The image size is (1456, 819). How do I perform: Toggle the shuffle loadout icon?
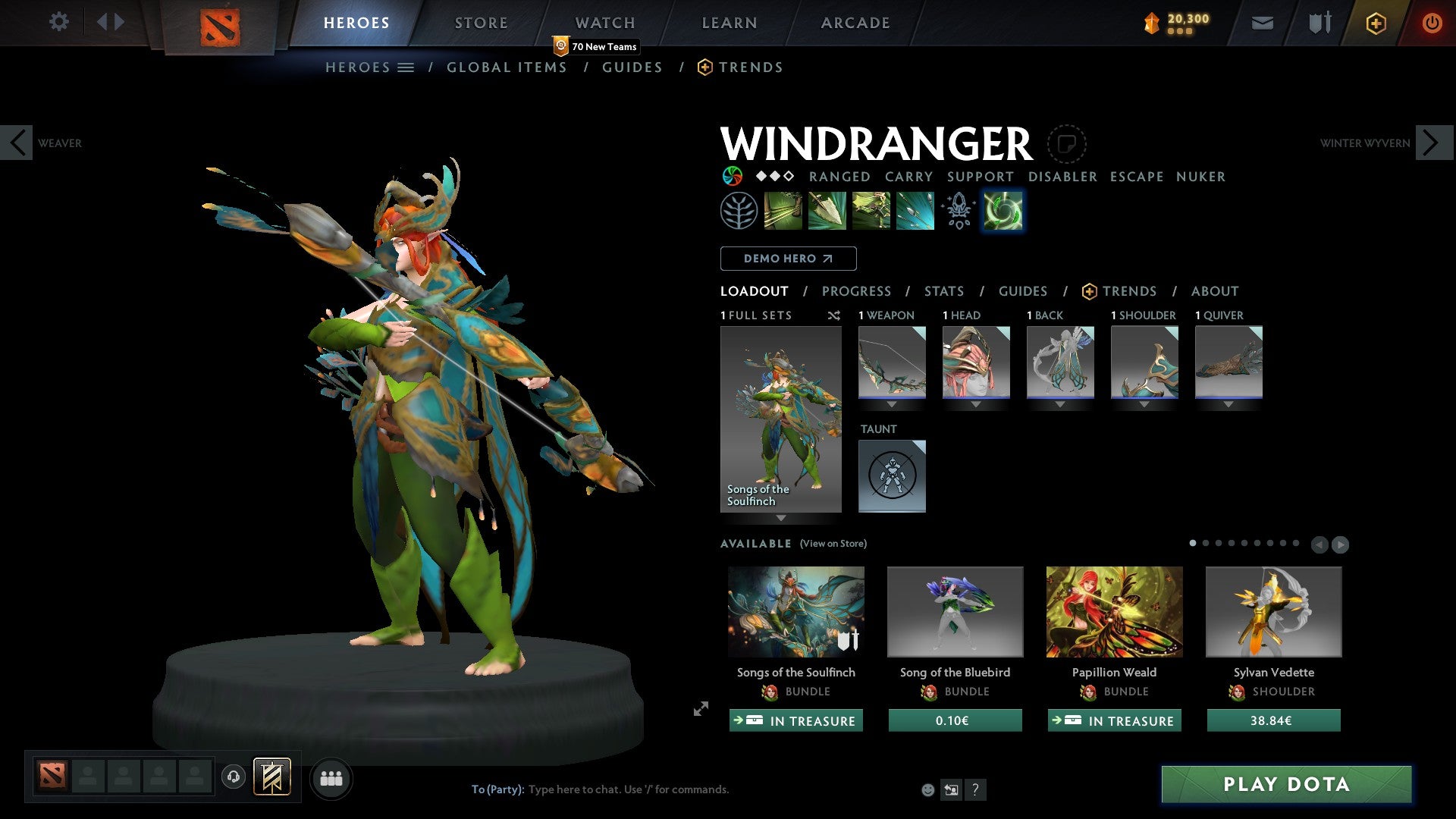[x=833, y=315]
